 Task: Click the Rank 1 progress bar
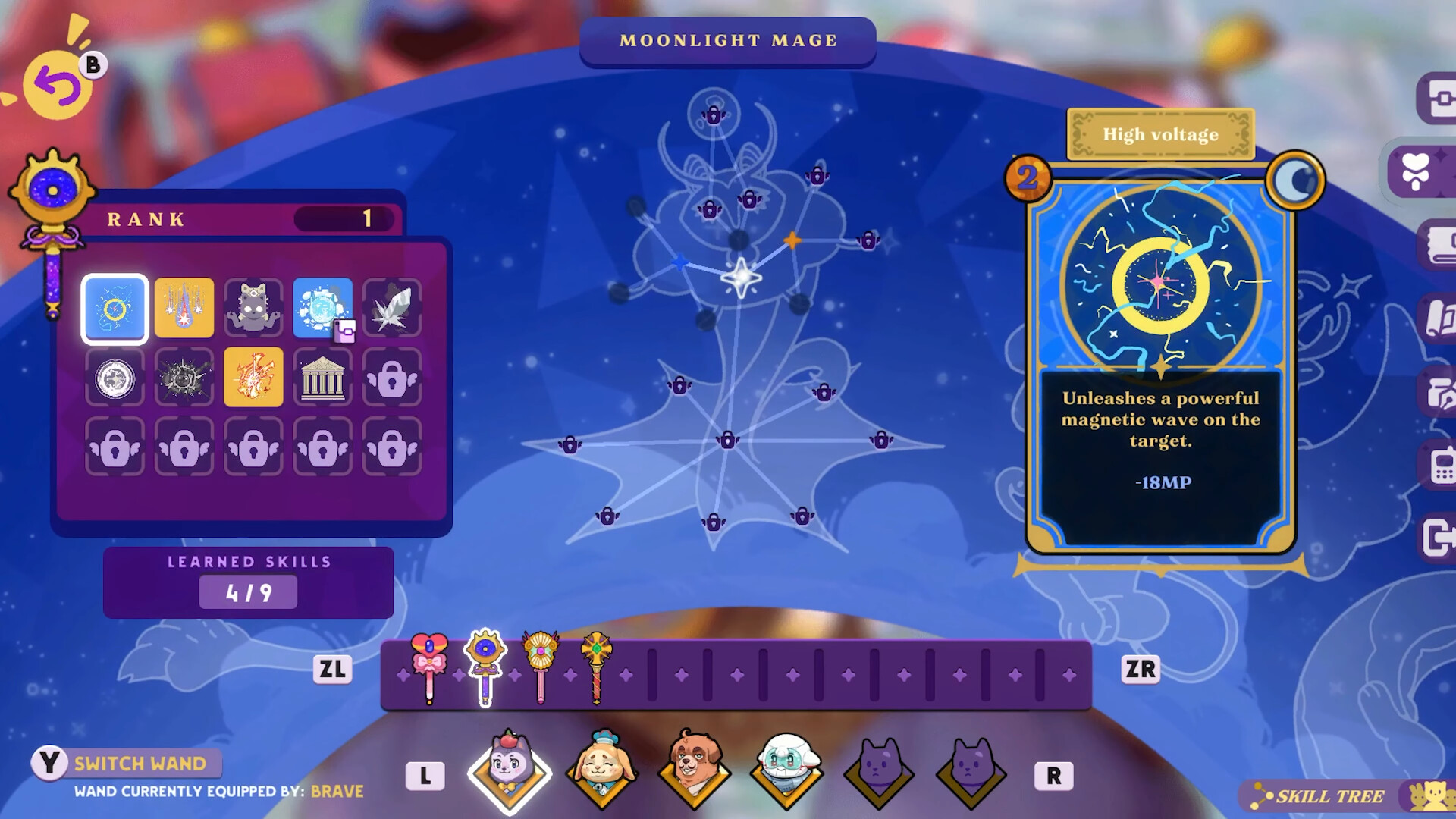[x=343, y=218]
